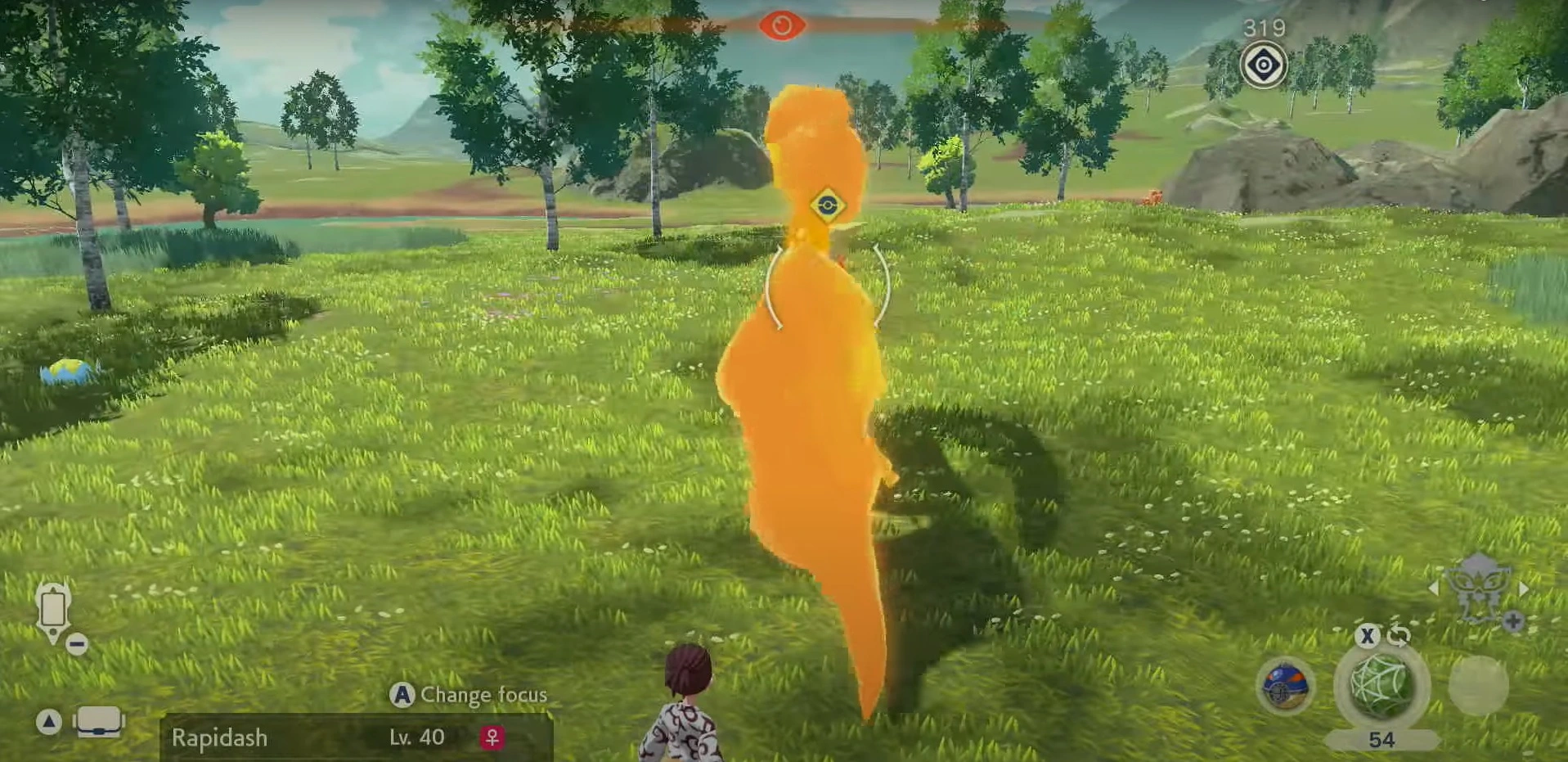Click the X button above the item wheel
Viewport: 1568px width, 762px height.
[1368, 637]
